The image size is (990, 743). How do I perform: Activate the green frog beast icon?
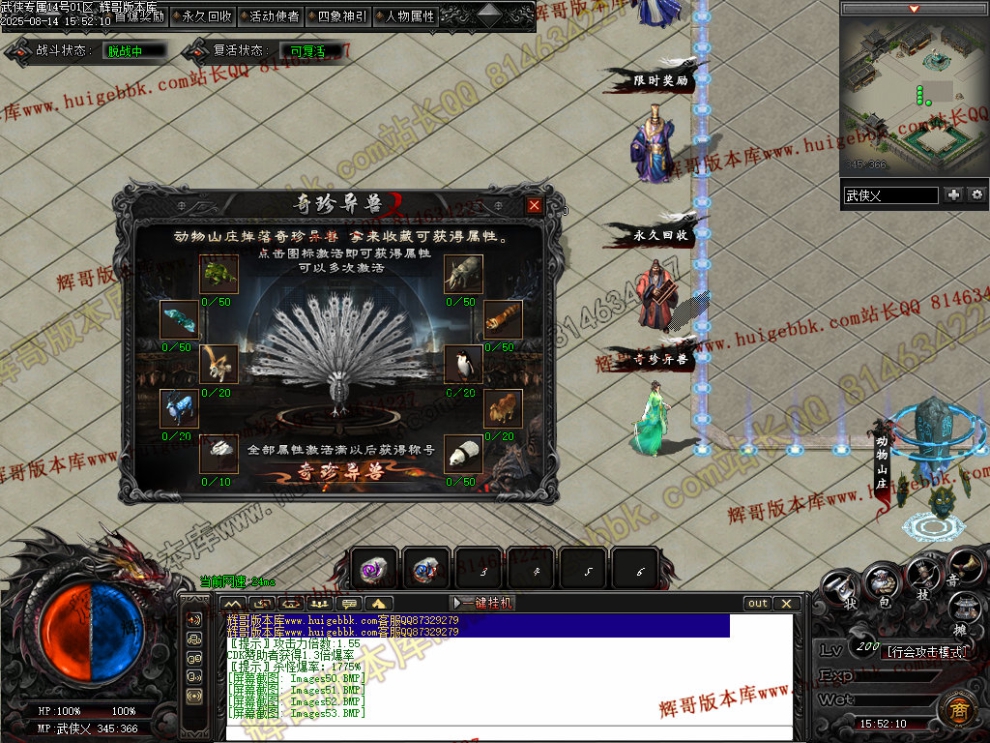(x=217, y=273)
